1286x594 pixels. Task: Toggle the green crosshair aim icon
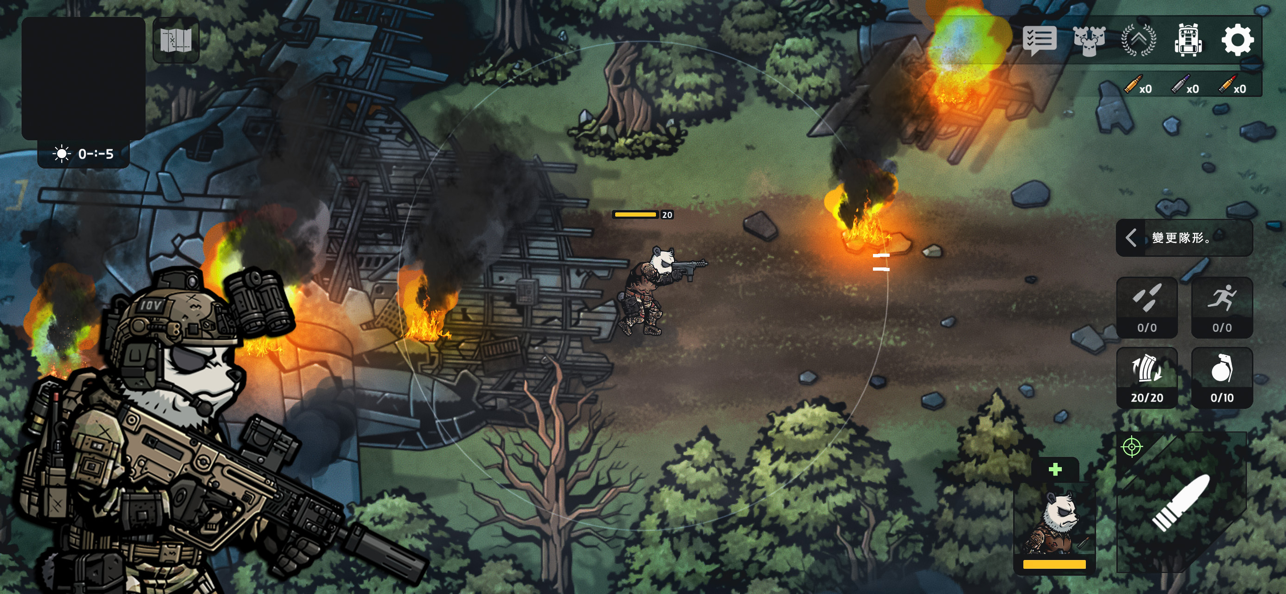(1132, 447)
